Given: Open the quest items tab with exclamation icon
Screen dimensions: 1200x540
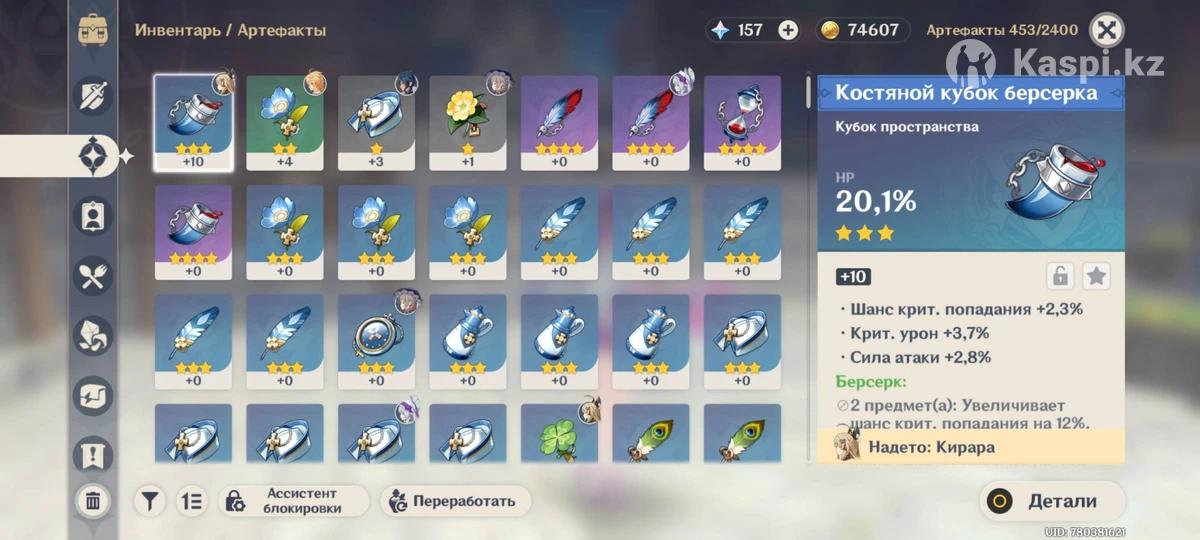Looking at the screenshot, I should coord(93,455).
